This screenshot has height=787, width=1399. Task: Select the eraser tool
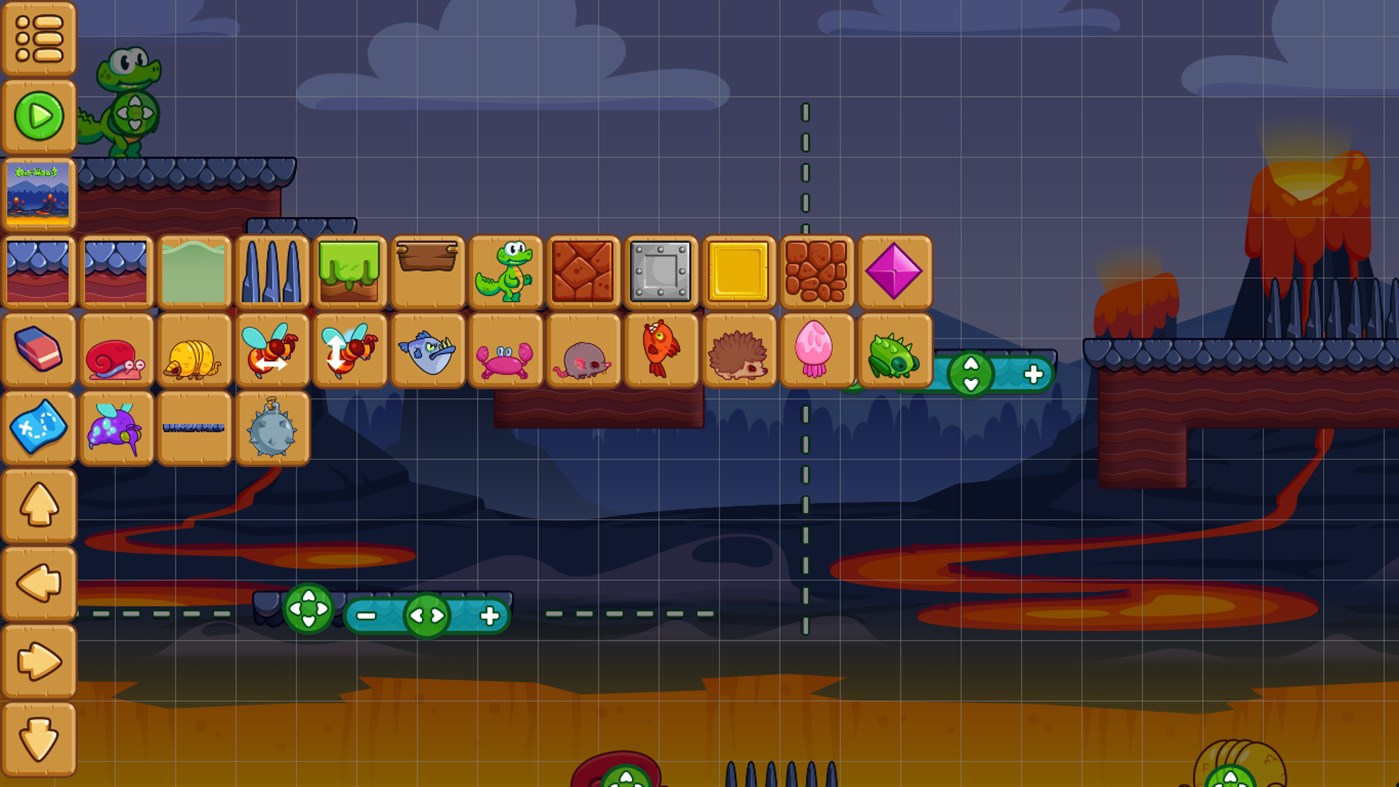[x=38, y=350]
